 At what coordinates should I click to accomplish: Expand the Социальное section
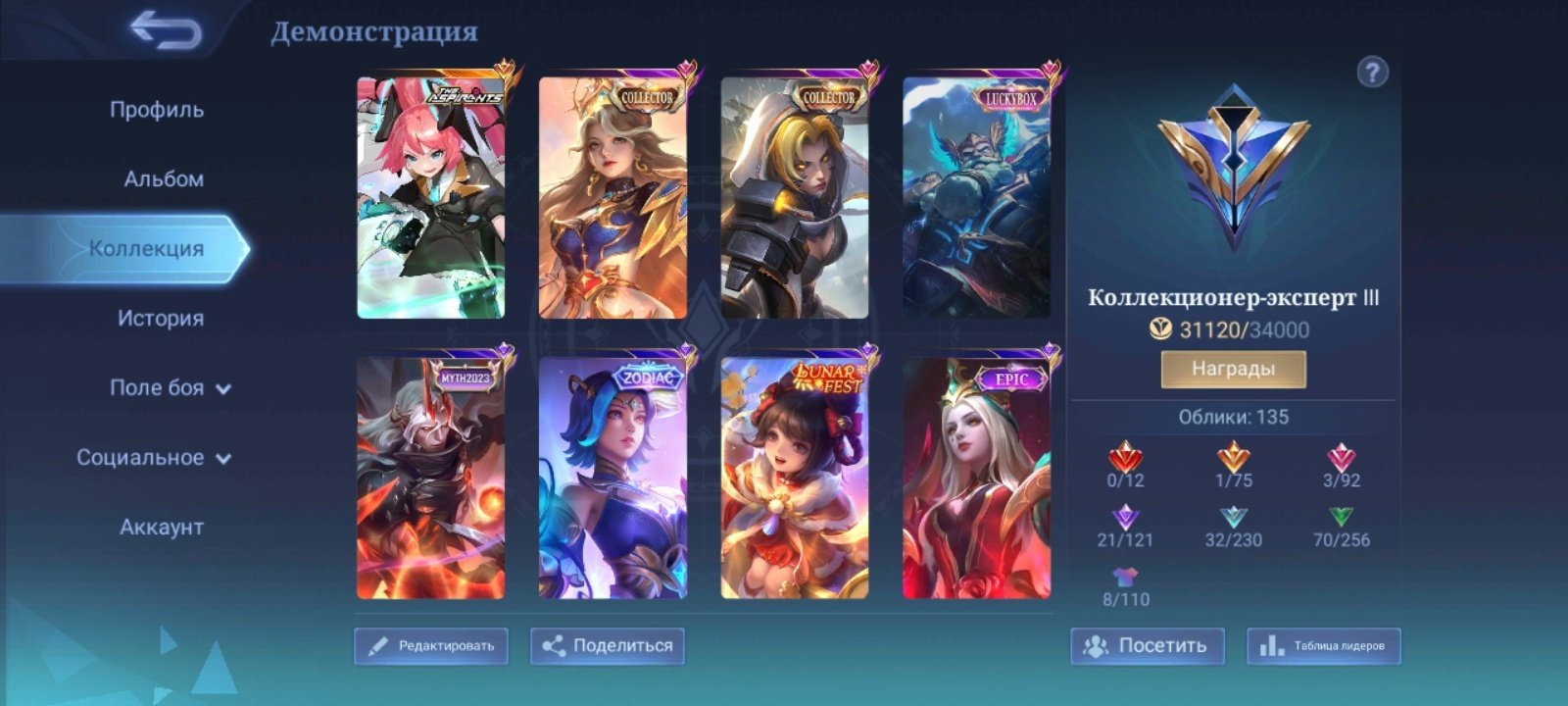pyautogui.click(x=154, y=458)
